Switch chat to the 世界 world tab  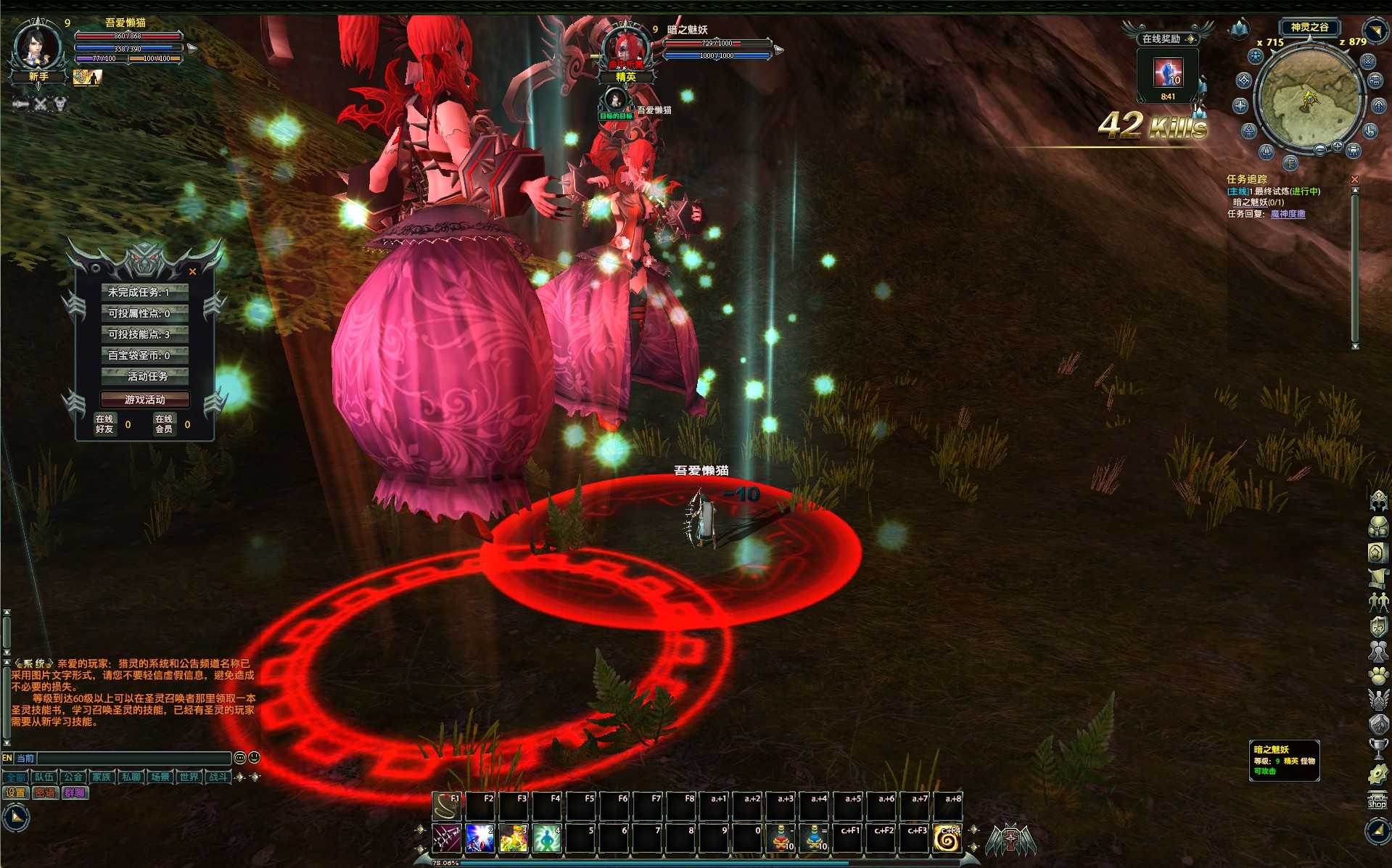coord(189,777)
